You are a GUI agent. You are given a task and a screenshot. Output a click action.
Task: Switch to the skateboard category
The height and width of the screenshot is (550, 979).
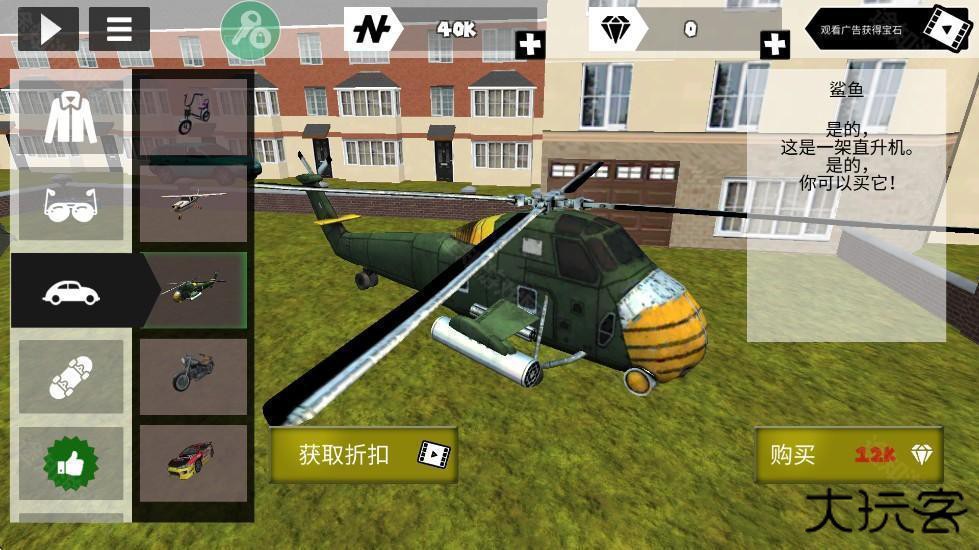point(71,376)
